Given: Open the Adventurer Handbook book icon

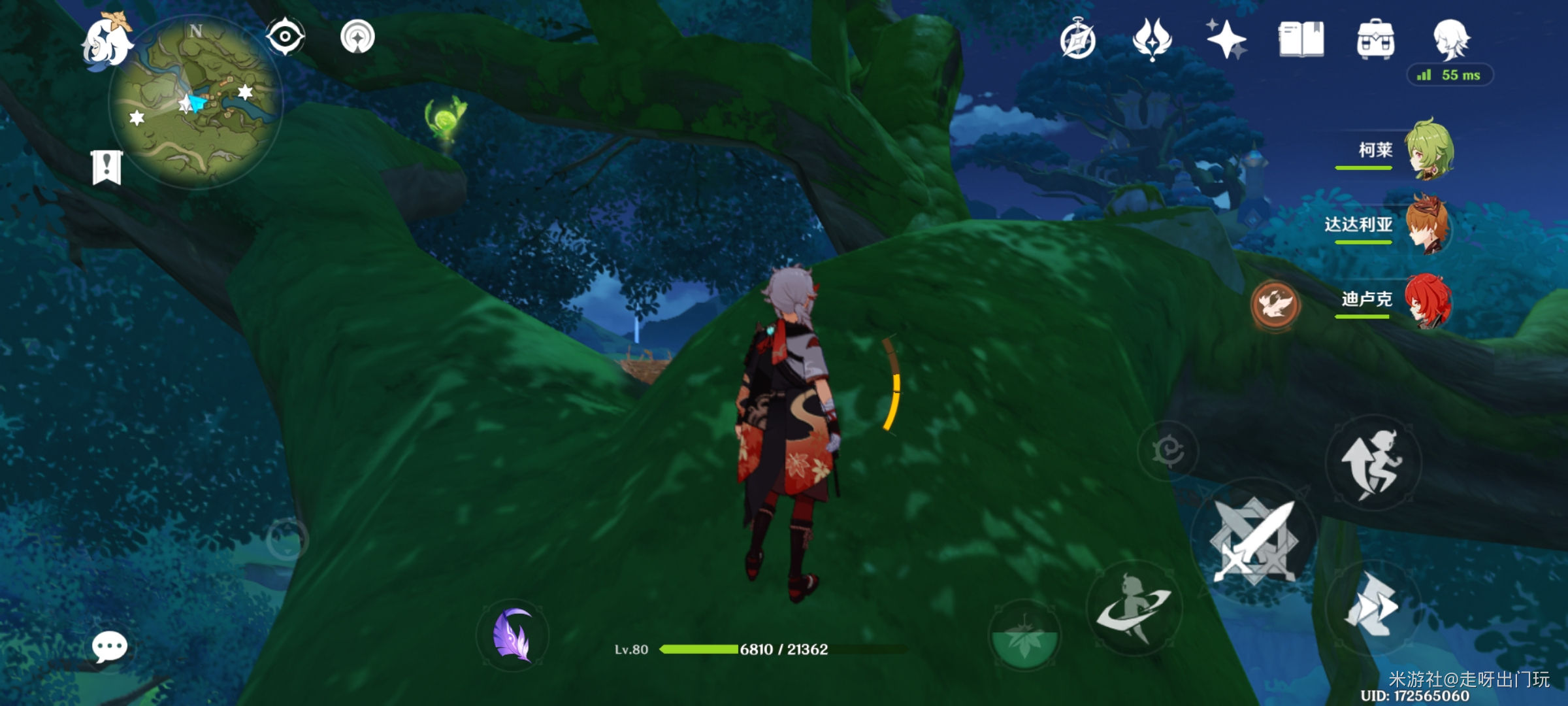Looking at the screenshot, I should (1301, 39).
